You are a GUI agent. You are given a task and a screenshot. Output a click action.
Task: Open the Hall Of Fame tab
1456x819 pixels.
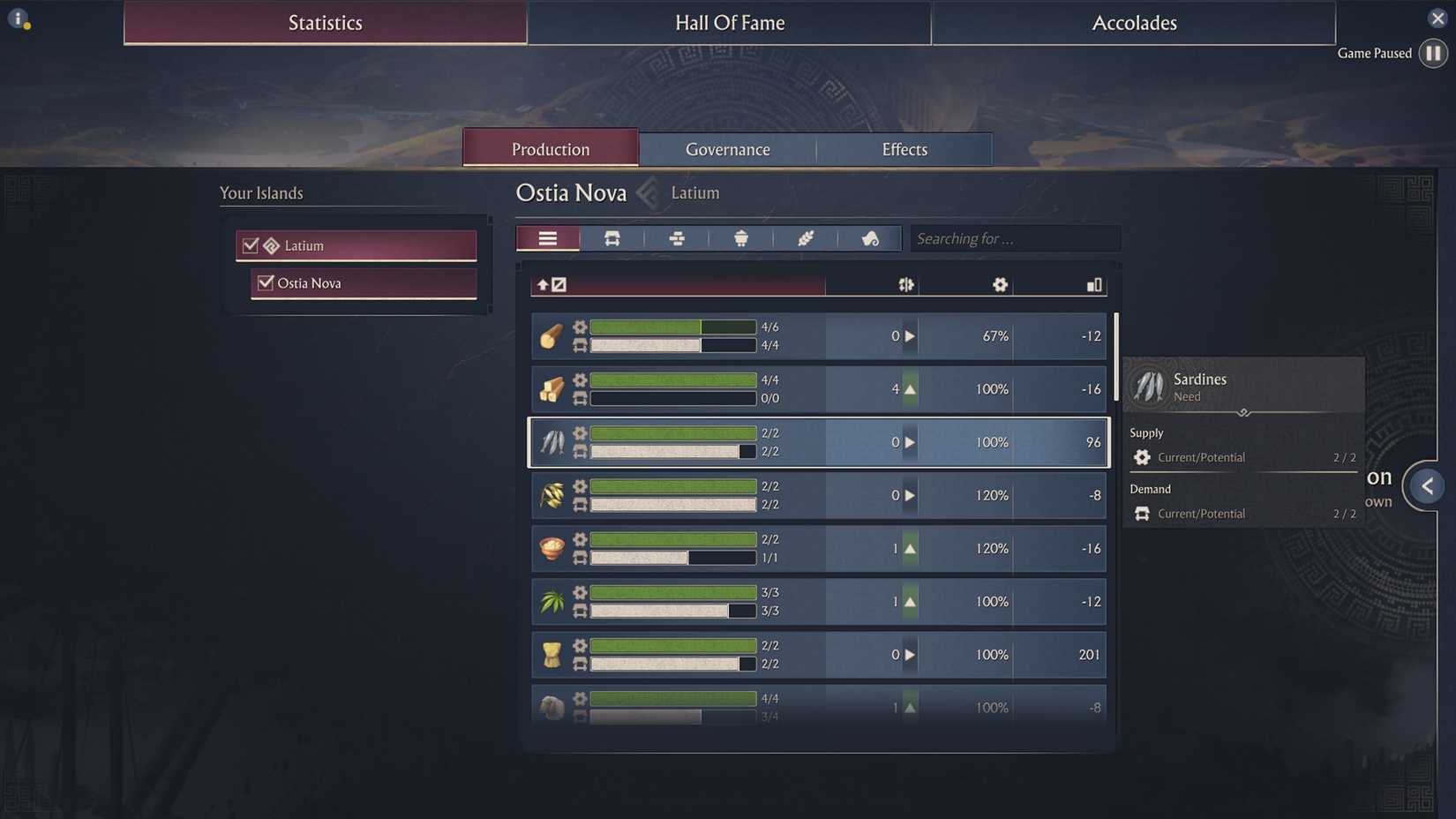[729, 23]
